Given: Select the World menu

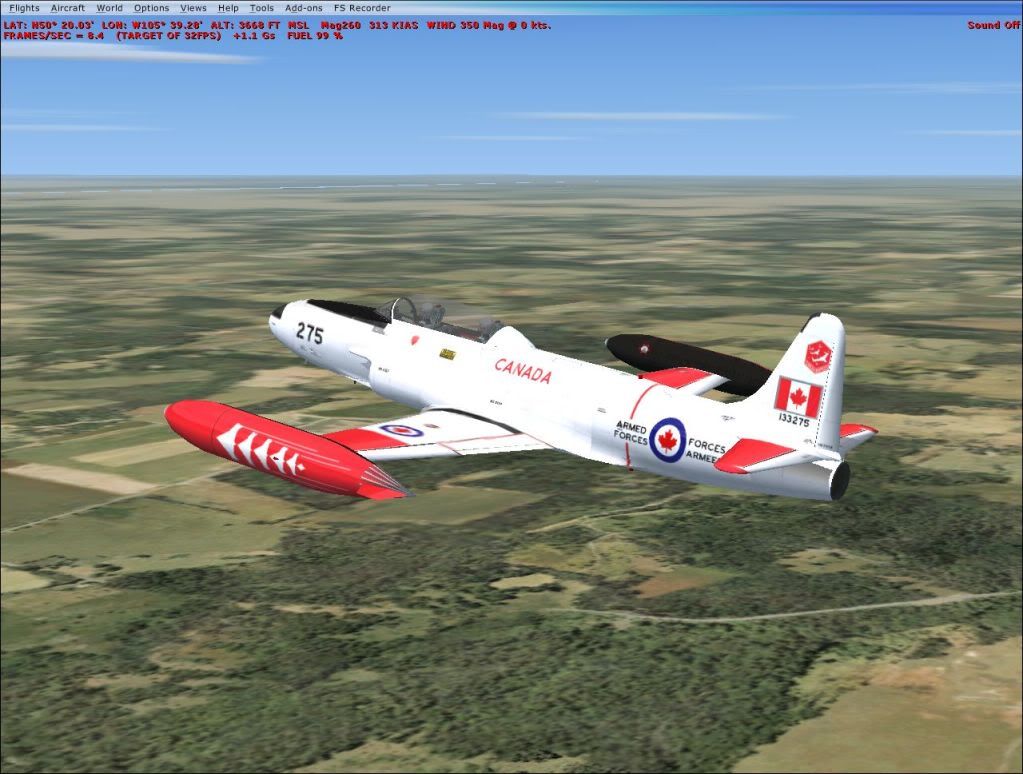Looking at the screenshot, I should (x=109, y=8).
